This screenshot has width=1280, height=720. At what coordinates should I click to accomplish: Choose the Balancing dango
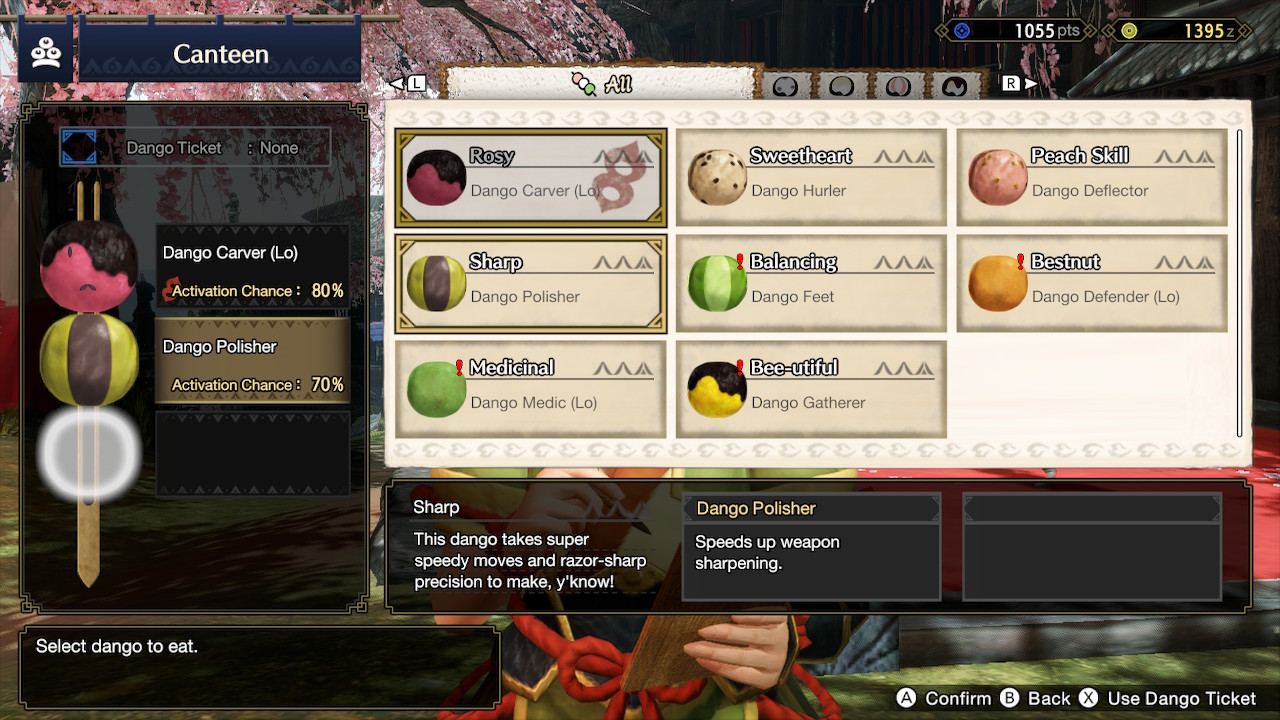pos(811,283)
